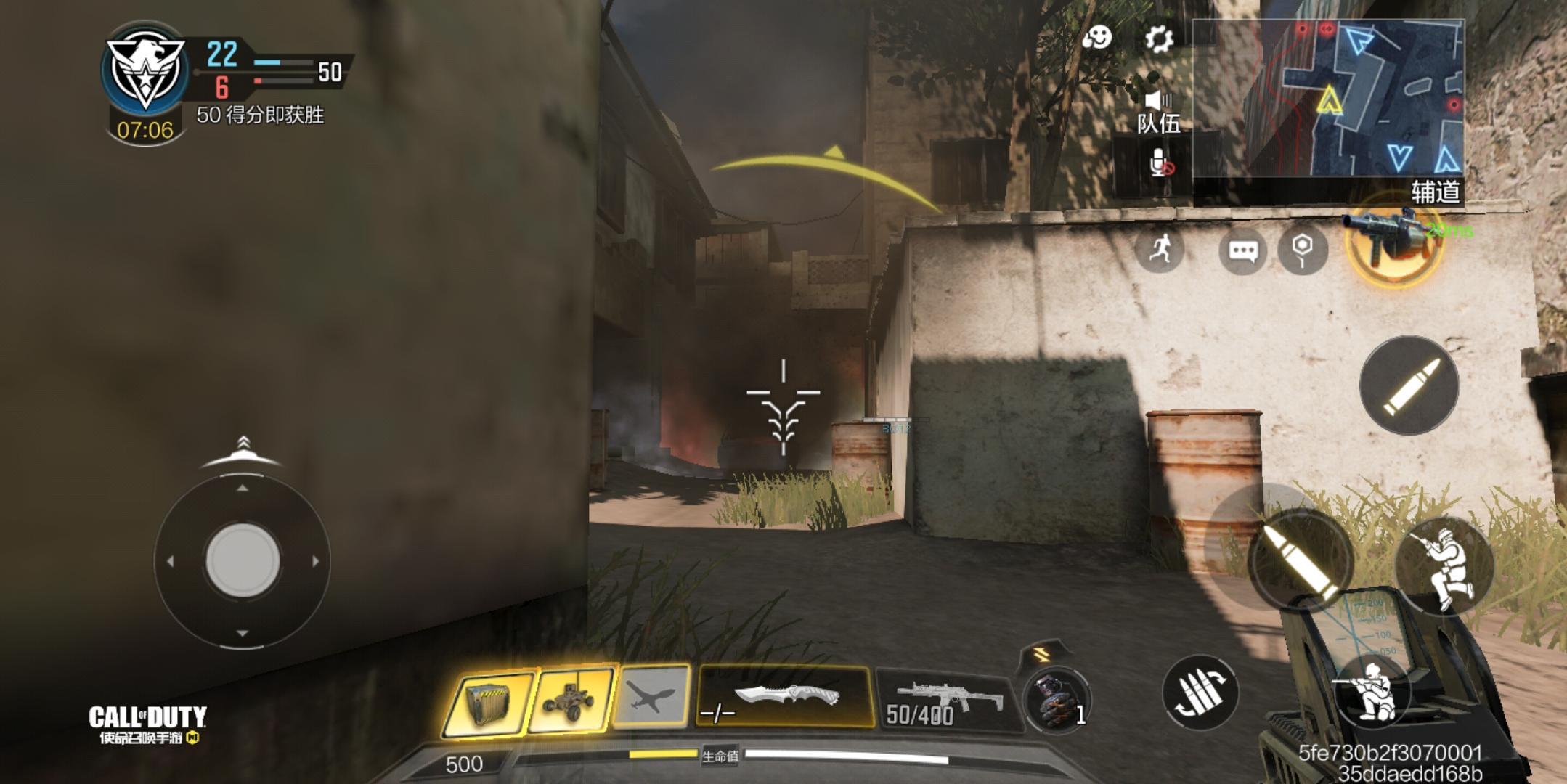
Task: Open the emote smiley face menu
Action: (x=1096, y=37)
